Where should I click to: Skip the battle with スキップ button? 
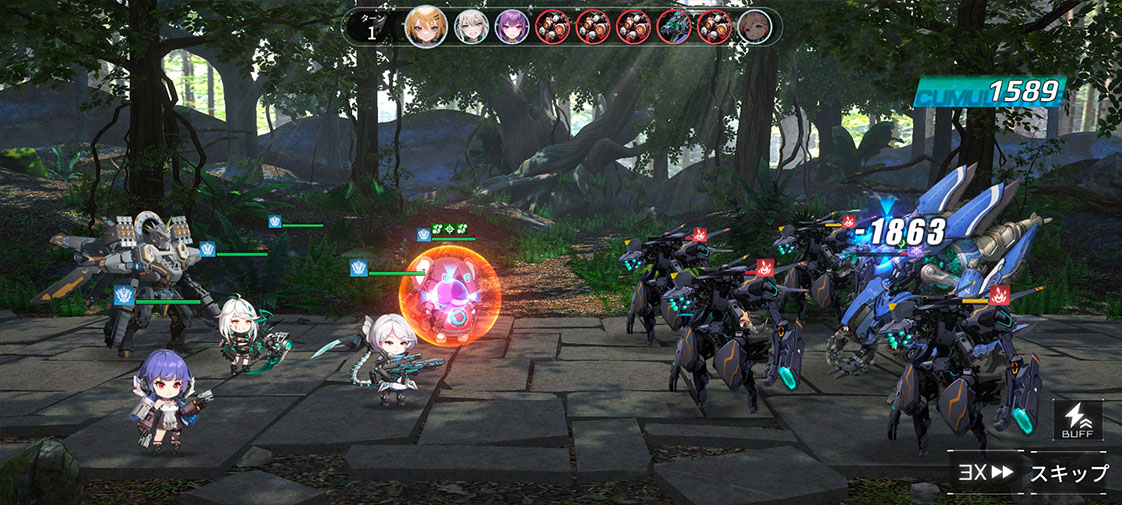pyautogui.click(x=1069, y=473)
